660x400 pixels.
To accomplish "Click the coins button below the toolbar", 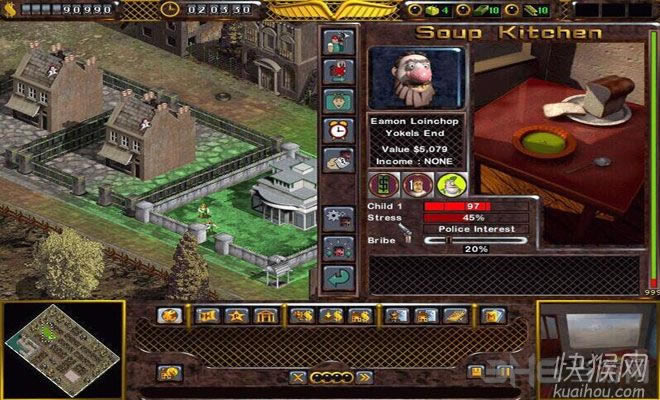I will tap(168, 374).
